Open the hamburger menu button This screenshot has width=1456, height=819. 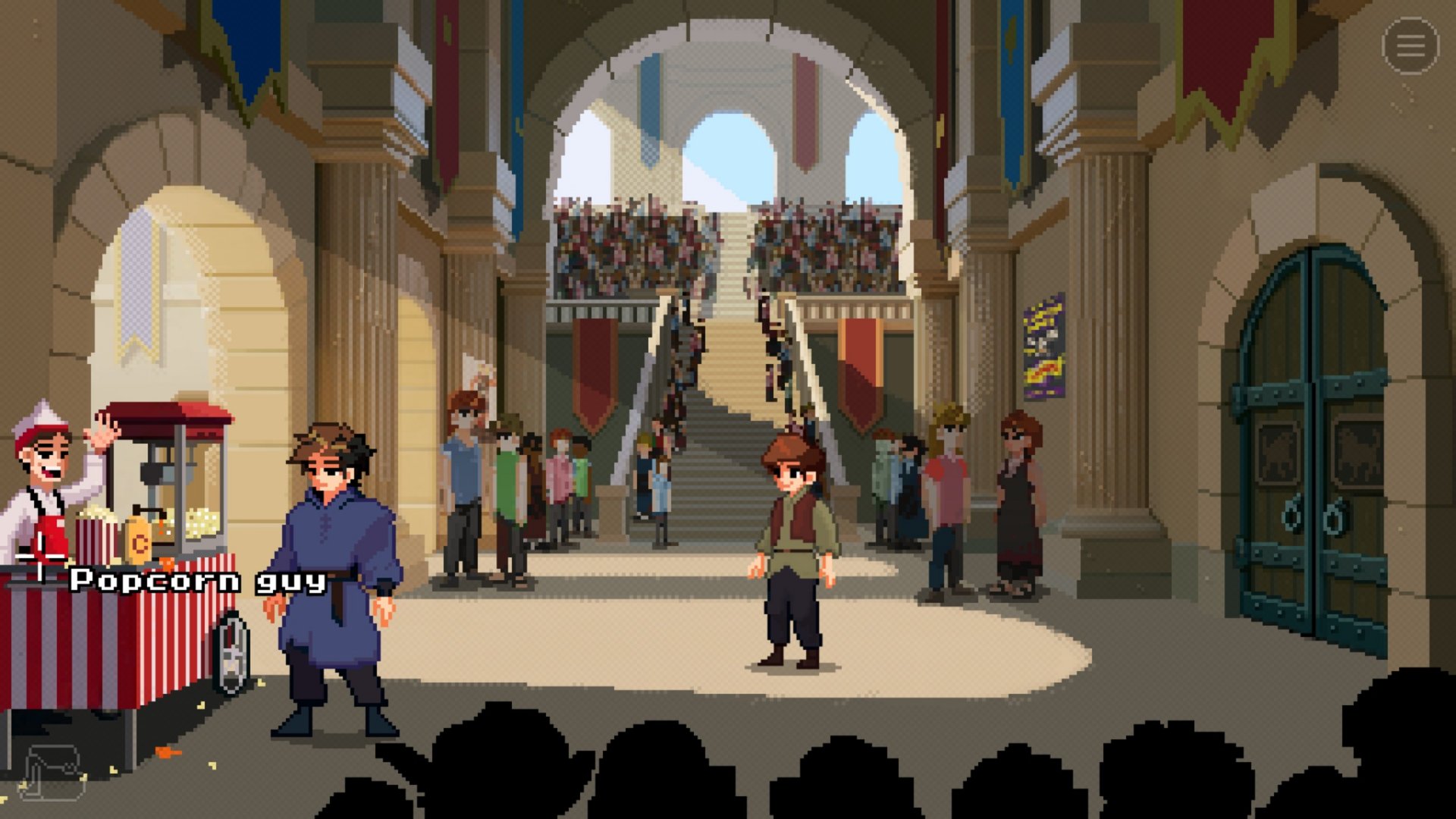[1410, 46]
